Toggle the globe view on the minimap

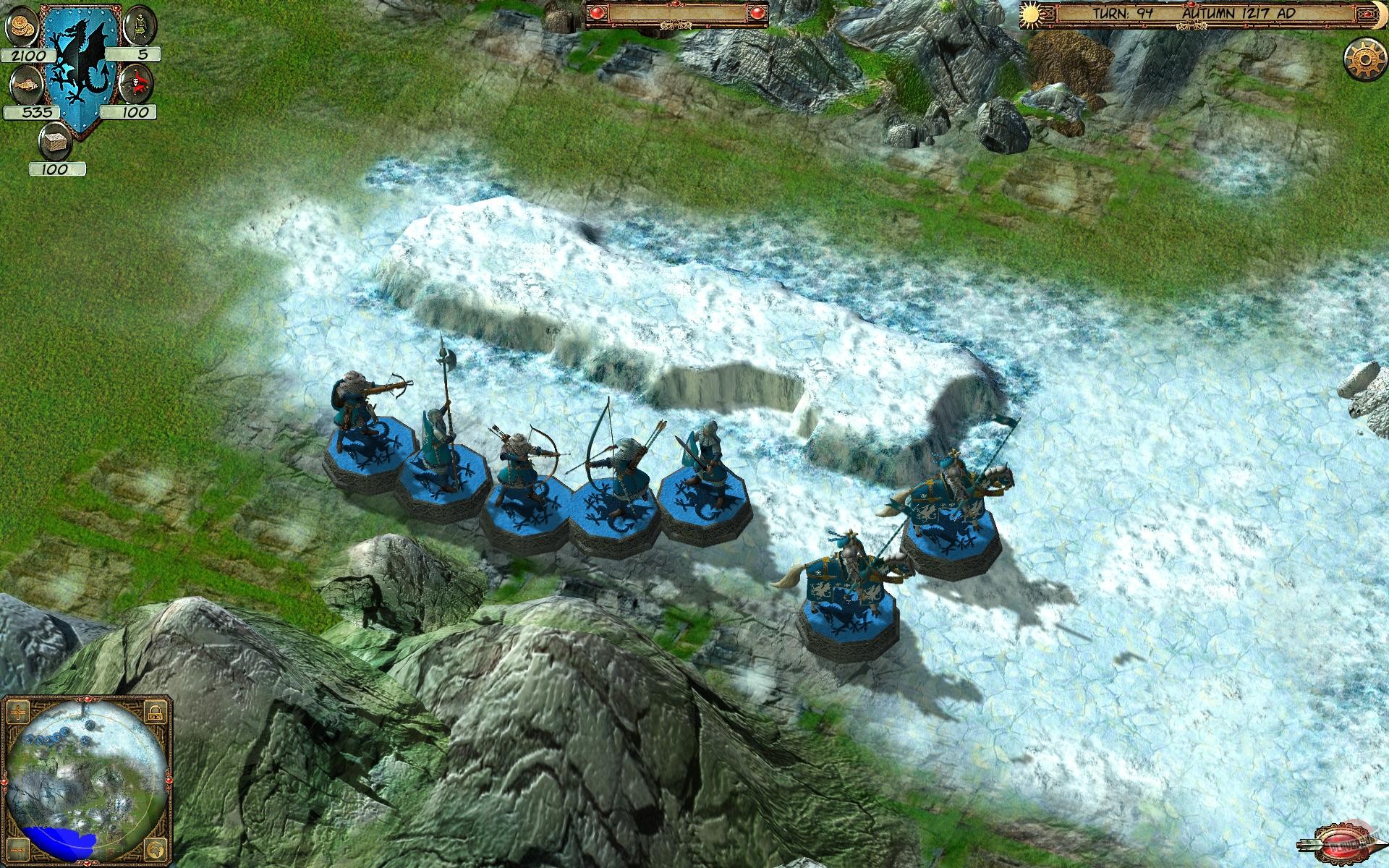[155, 848]
